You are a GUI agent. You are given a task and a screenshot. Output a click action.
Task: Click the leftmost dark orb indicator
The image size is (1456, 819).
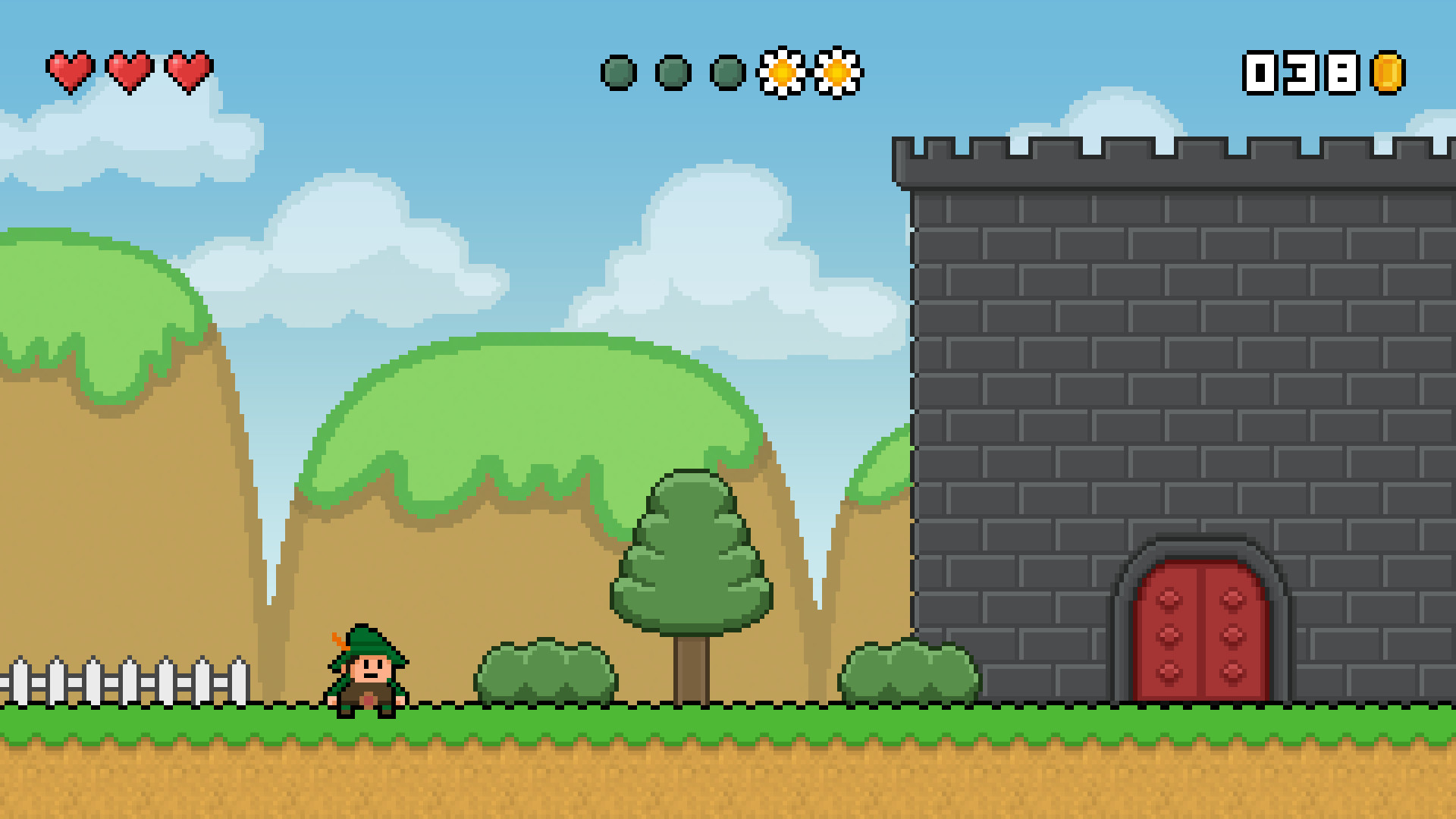coord(618,72)
